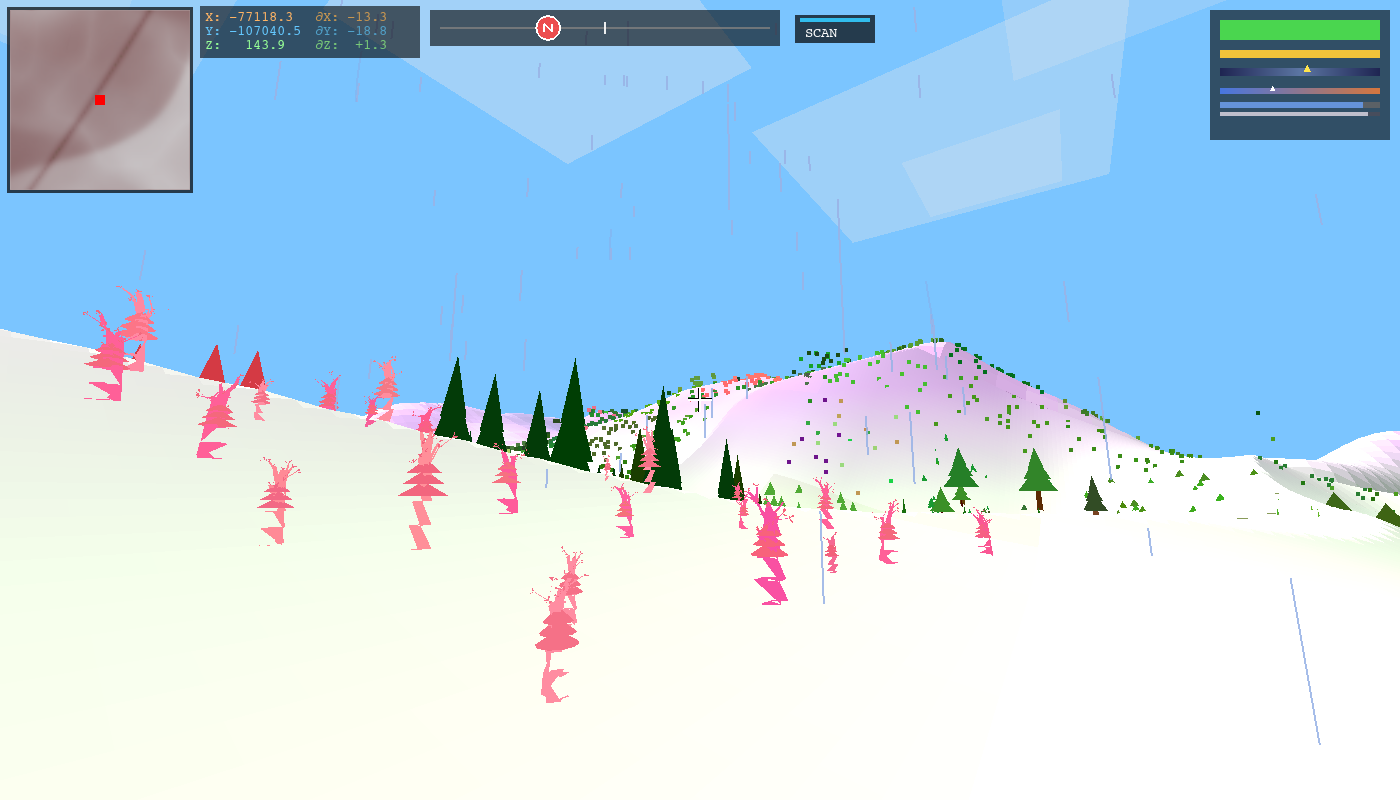1400x800 pixels.
Task: Click the red N compass icon
Action: point(546,27)
